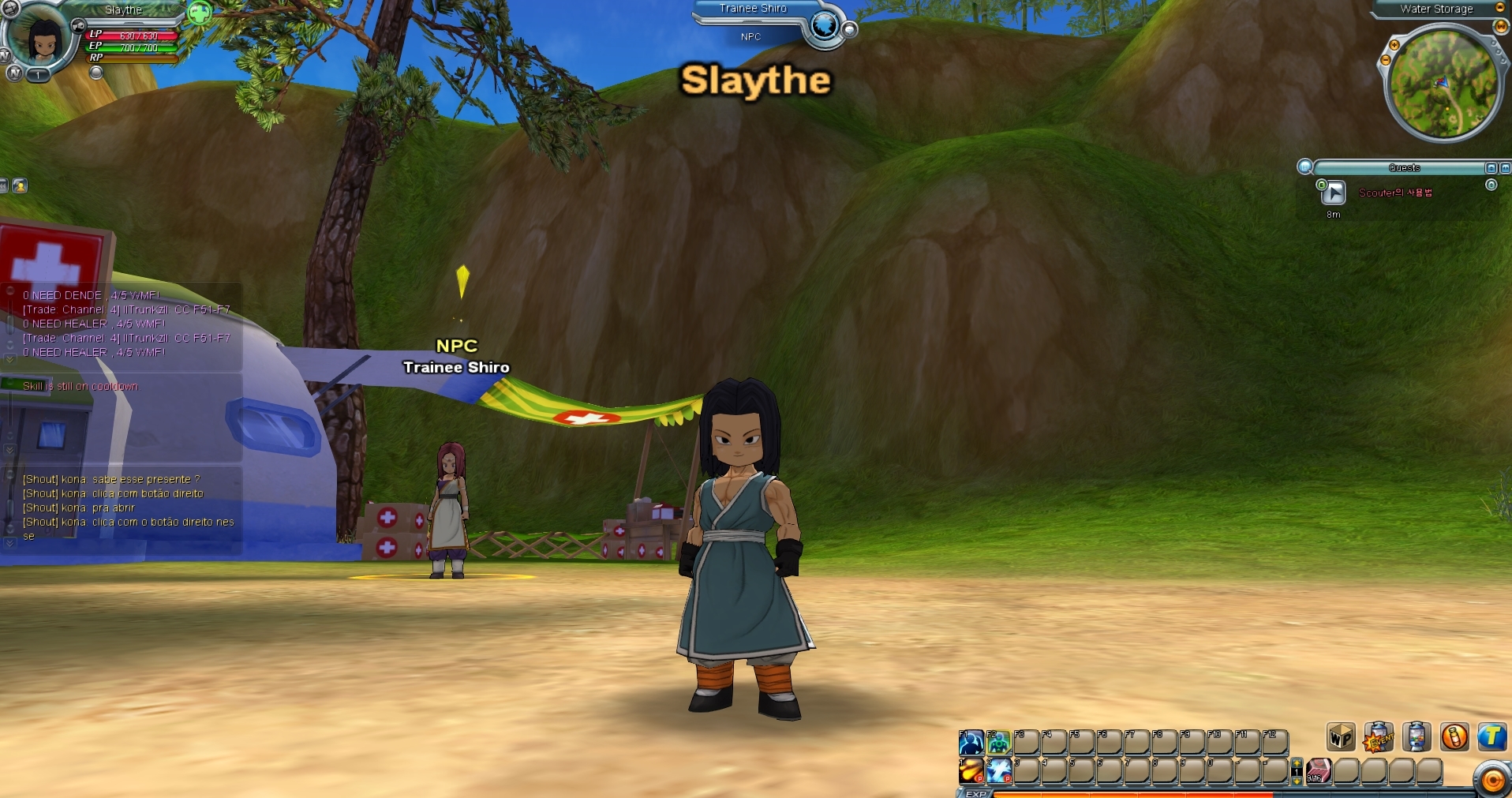Zoom in the minimap with plus button
The height and width of the screenshot is (798, 1512).
point(1394,45)
